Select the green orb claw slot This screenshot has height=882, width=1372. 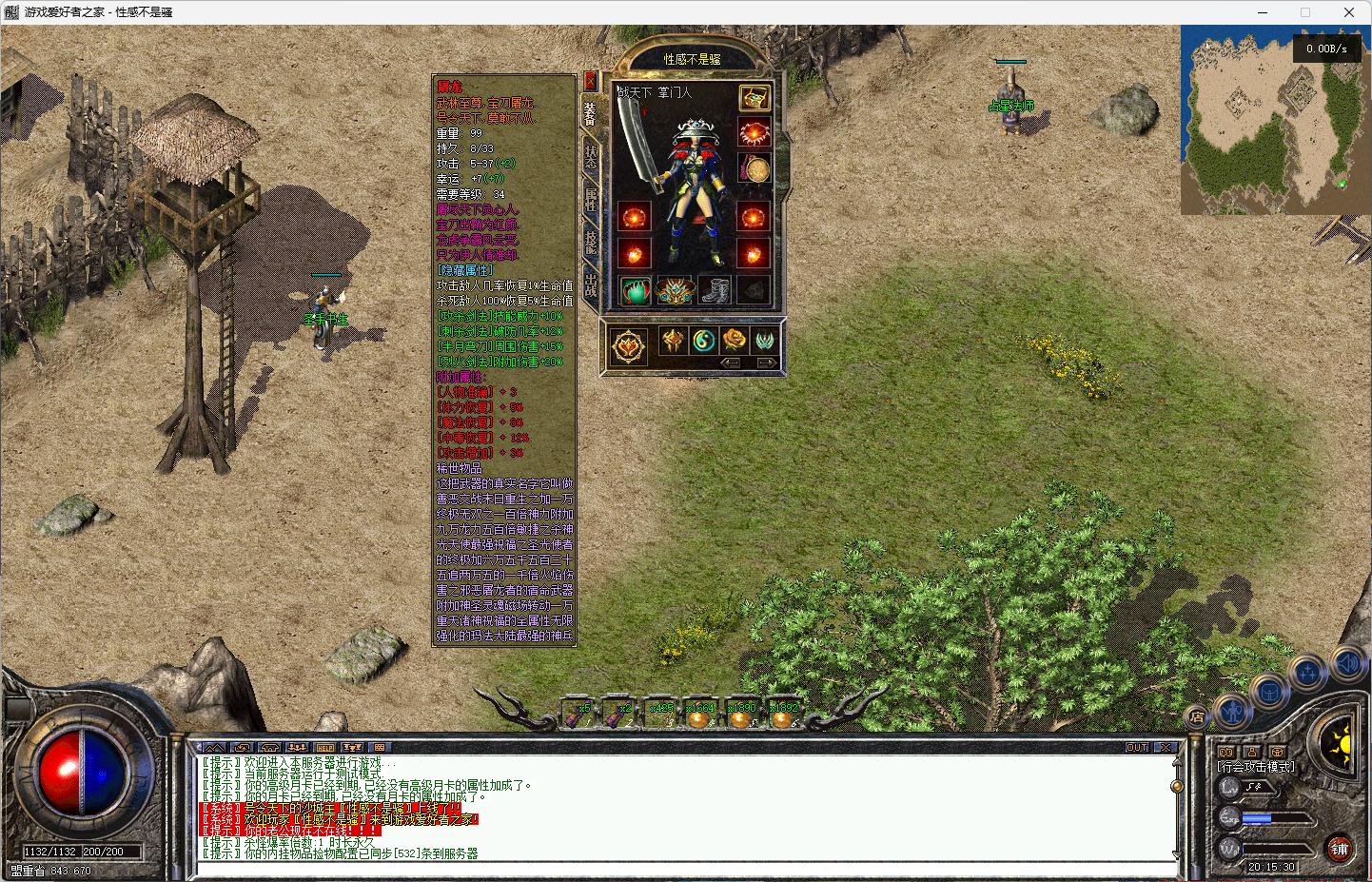[635, 290]
